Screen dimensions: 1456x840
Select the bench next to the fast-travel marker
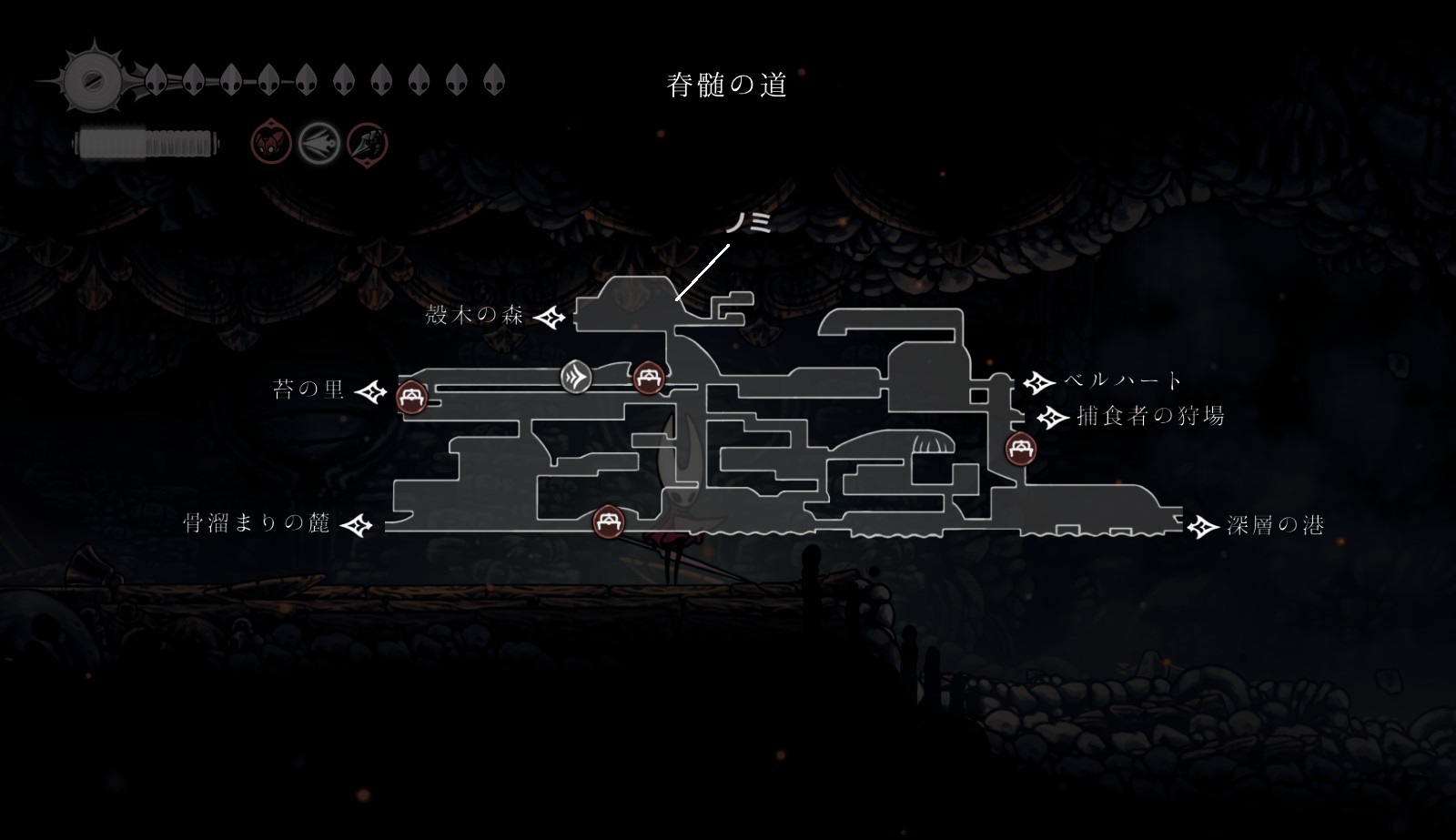648,376
